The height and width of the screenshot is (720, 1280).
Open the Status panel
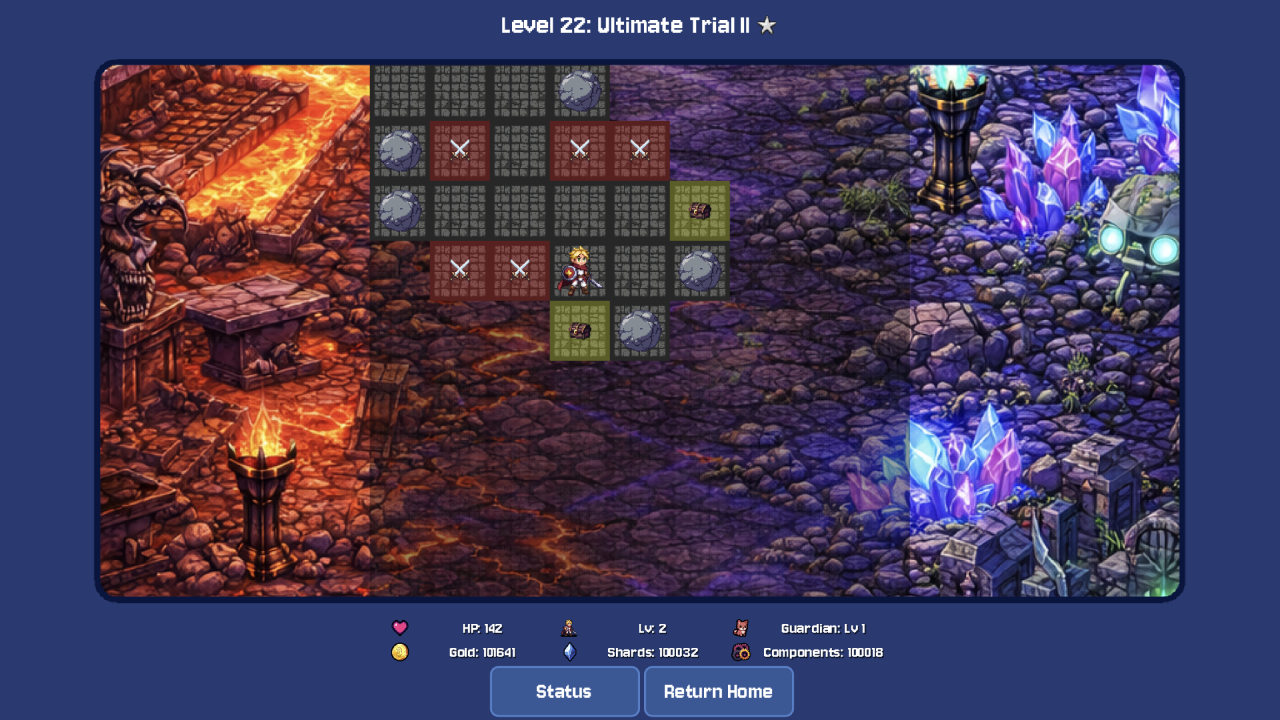[564, 691]
